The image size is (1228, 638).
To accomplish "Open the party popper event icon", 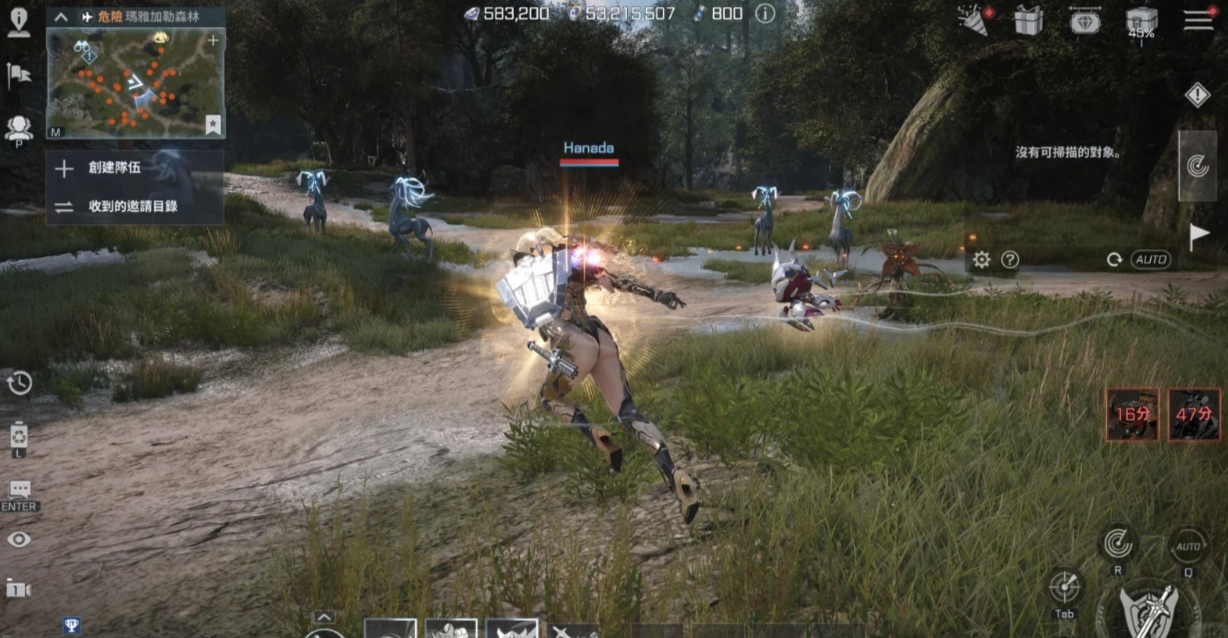I will click(x=973, y=20).
